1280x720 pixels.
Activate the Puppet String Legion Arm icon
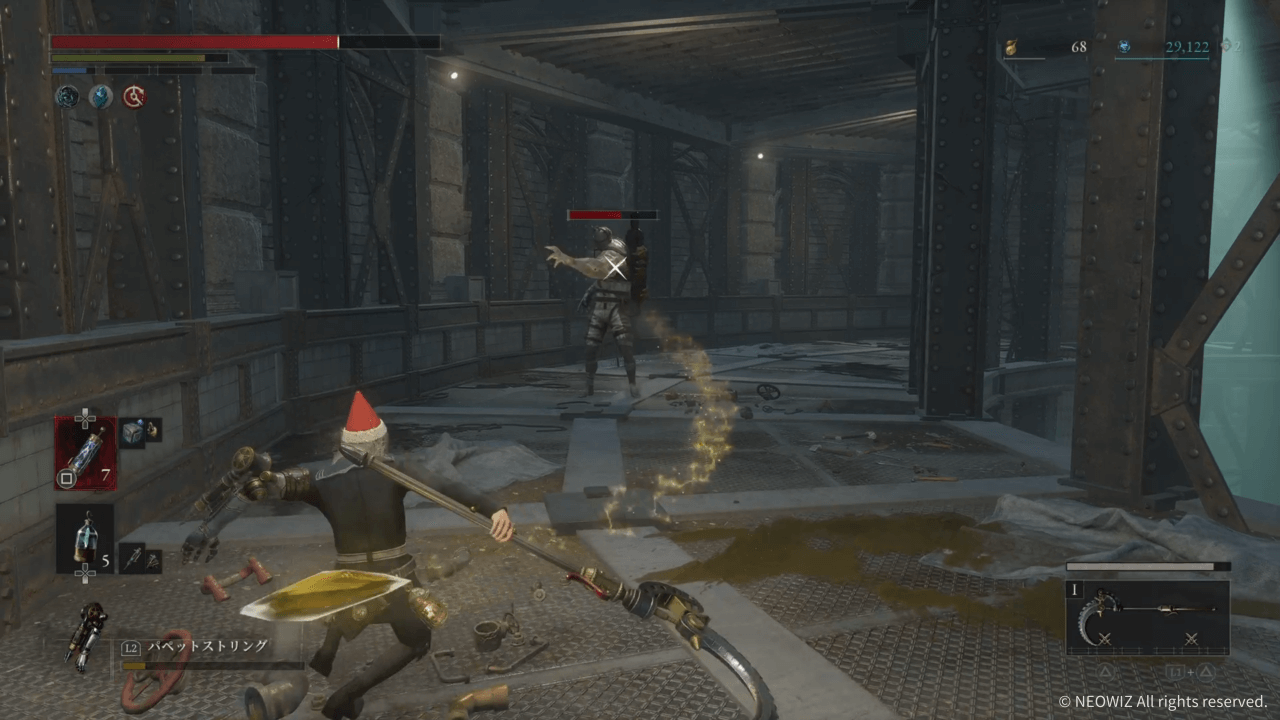pos(86,636)
